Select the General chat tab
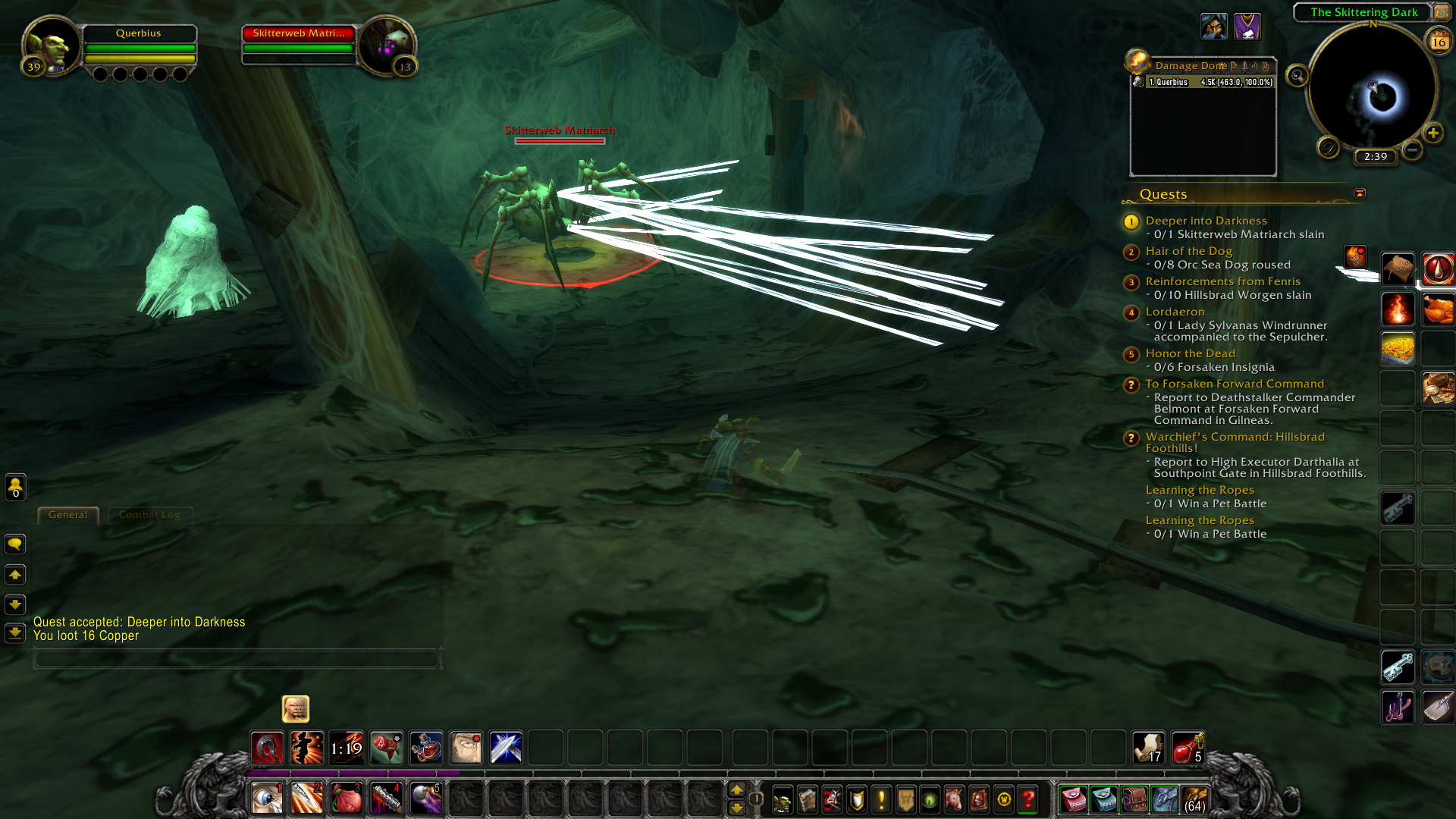Screen dimensions: 1456x819 (68, 515)
